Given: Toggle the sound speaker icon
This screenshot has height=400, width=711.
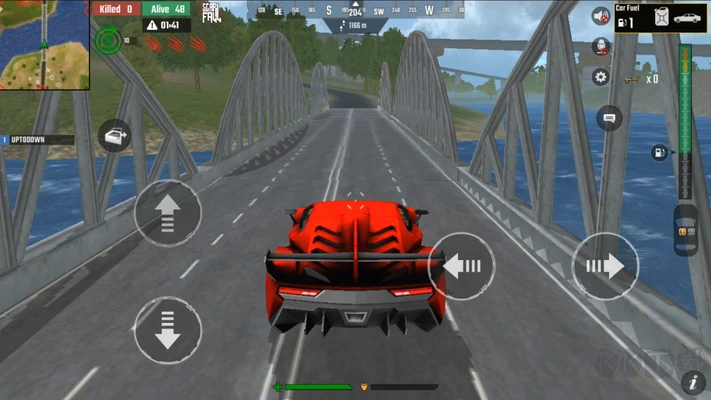Looking at the screenshot, I should (x=601, y=17).
